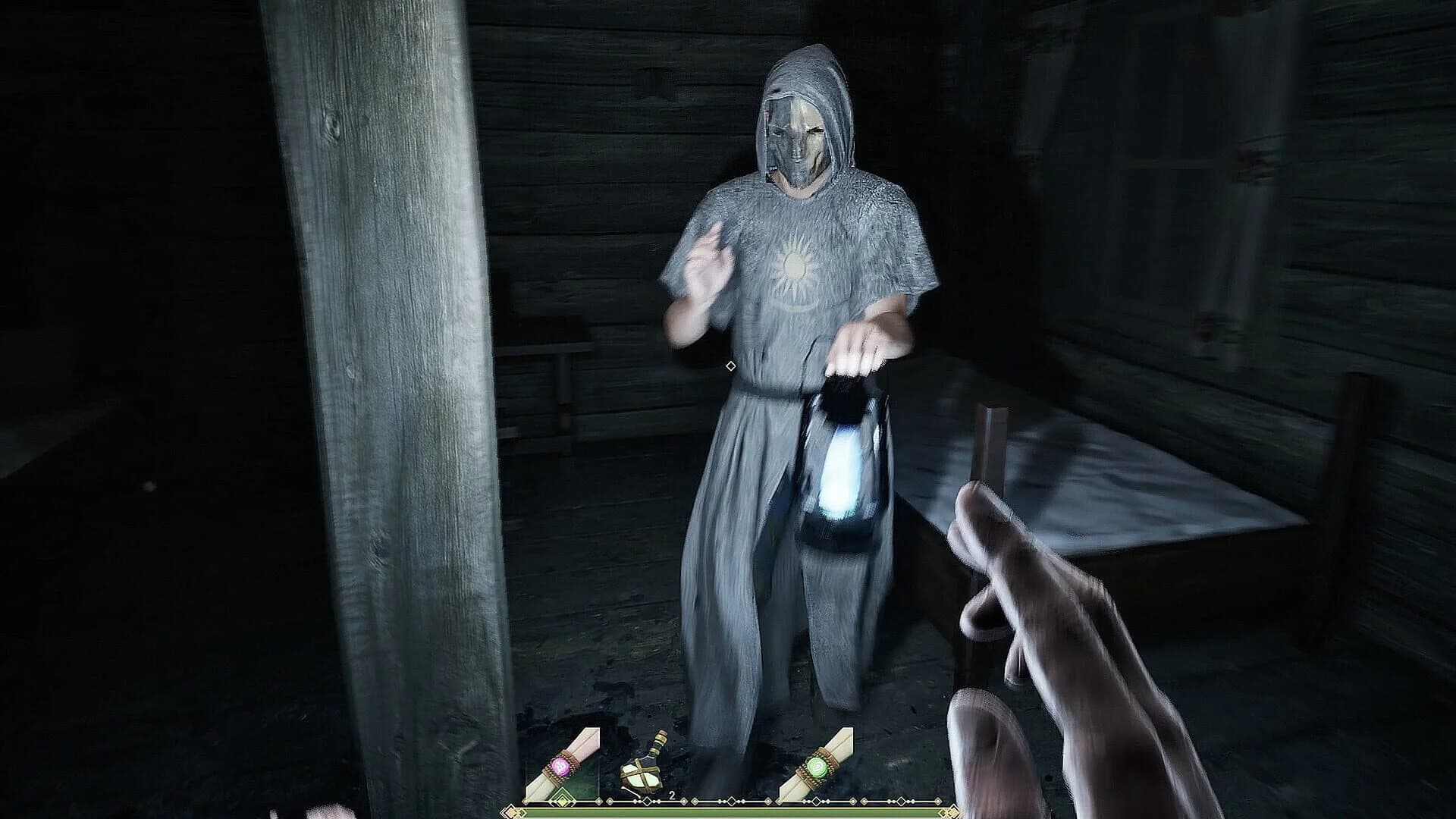
Task: Expand the left edge marker of the status bar
Action: [514, 811]
